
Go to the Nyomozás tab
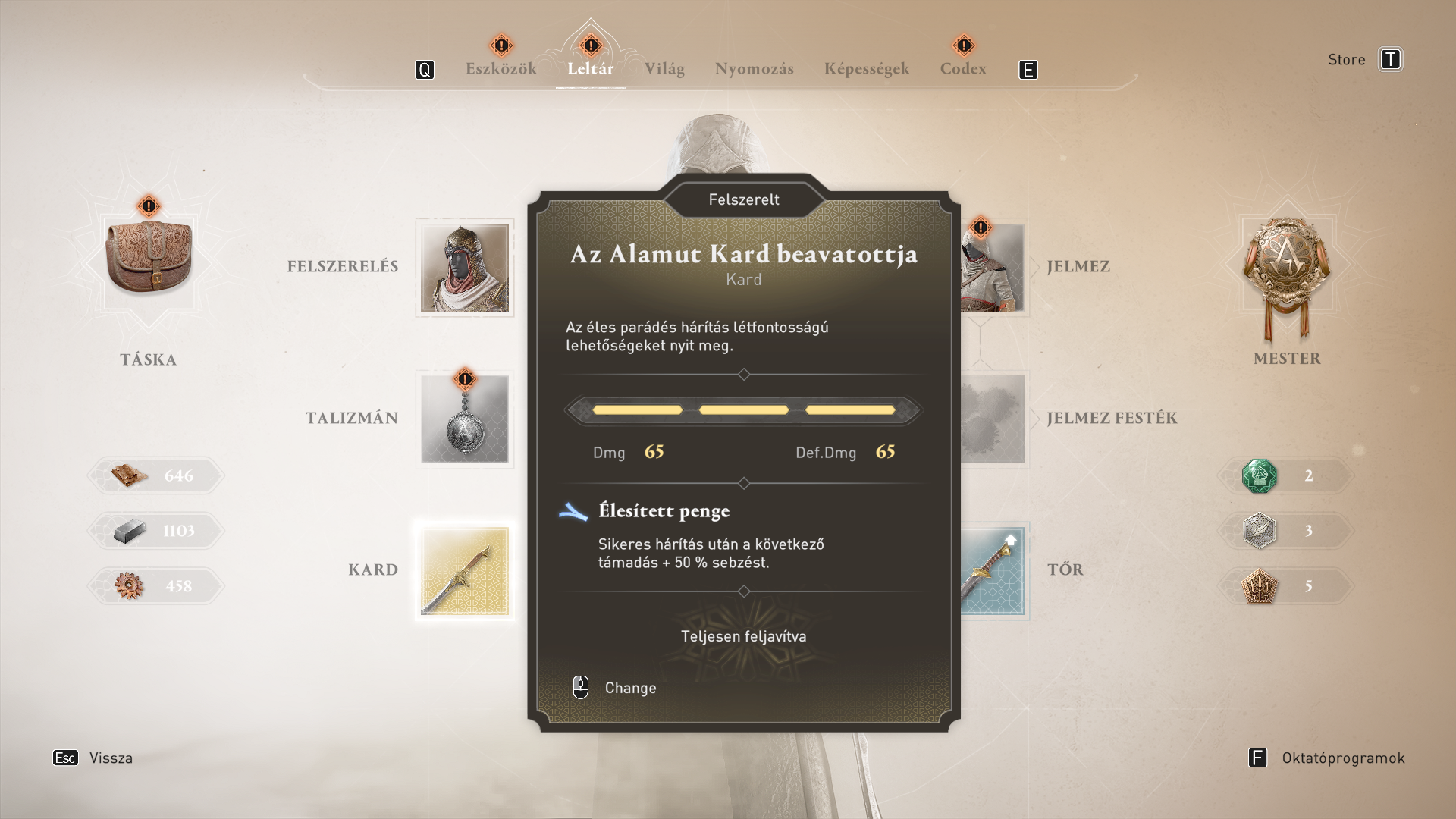(754, 69)
